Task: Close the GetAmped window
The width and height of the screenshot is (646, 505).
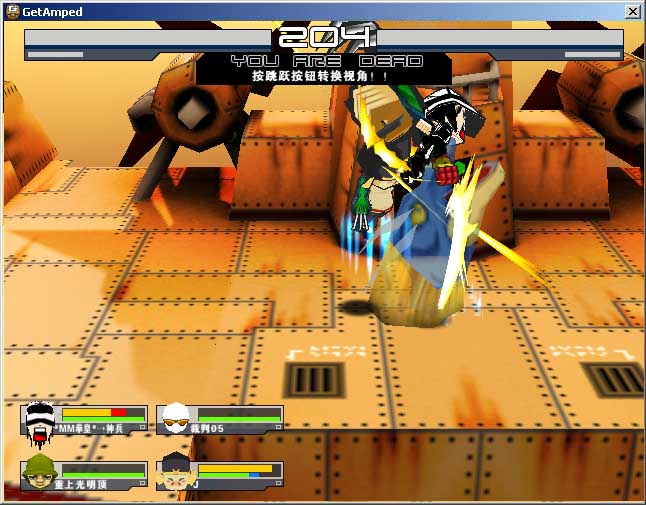Action: [x=632, y=11]
